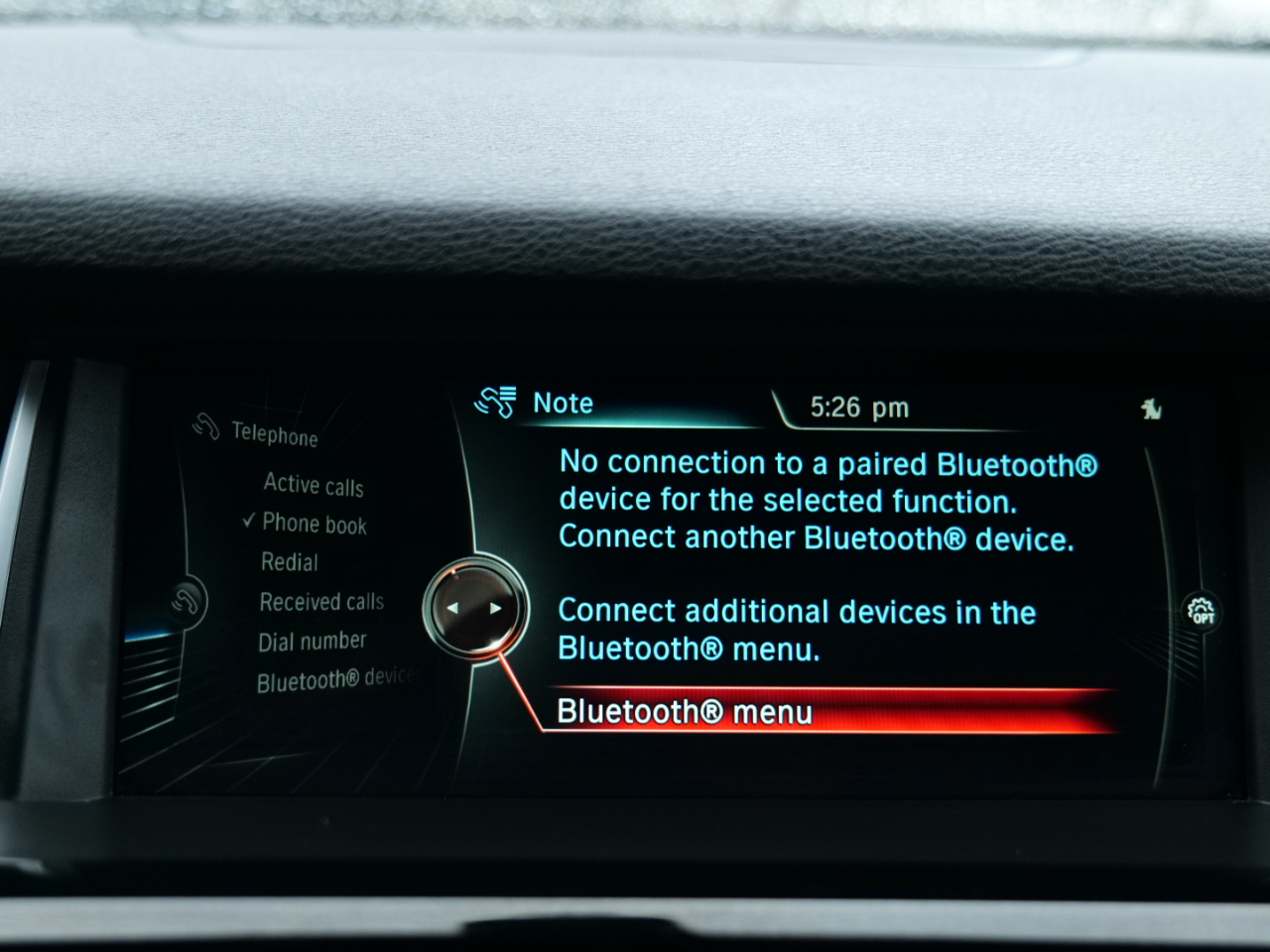Choose Dial number from the menu

313,642
